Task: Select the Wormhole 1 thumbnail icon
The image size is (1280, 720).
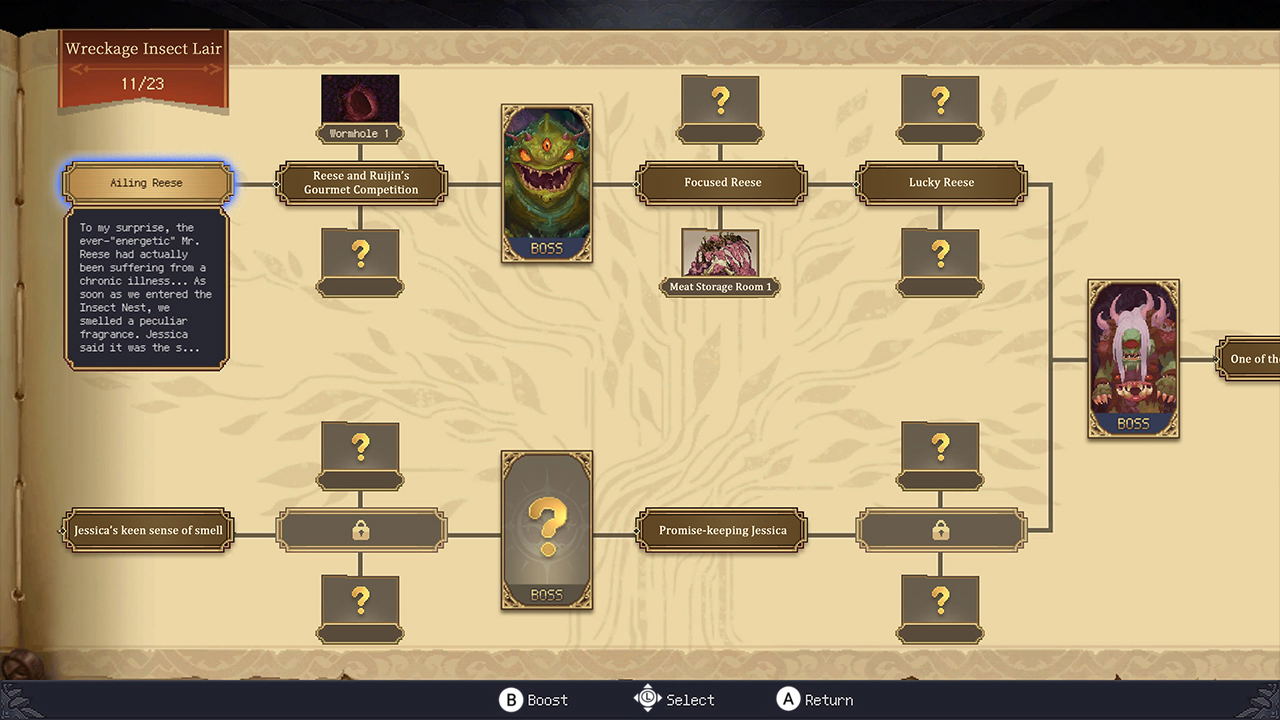Action: (x=360, y=99)
